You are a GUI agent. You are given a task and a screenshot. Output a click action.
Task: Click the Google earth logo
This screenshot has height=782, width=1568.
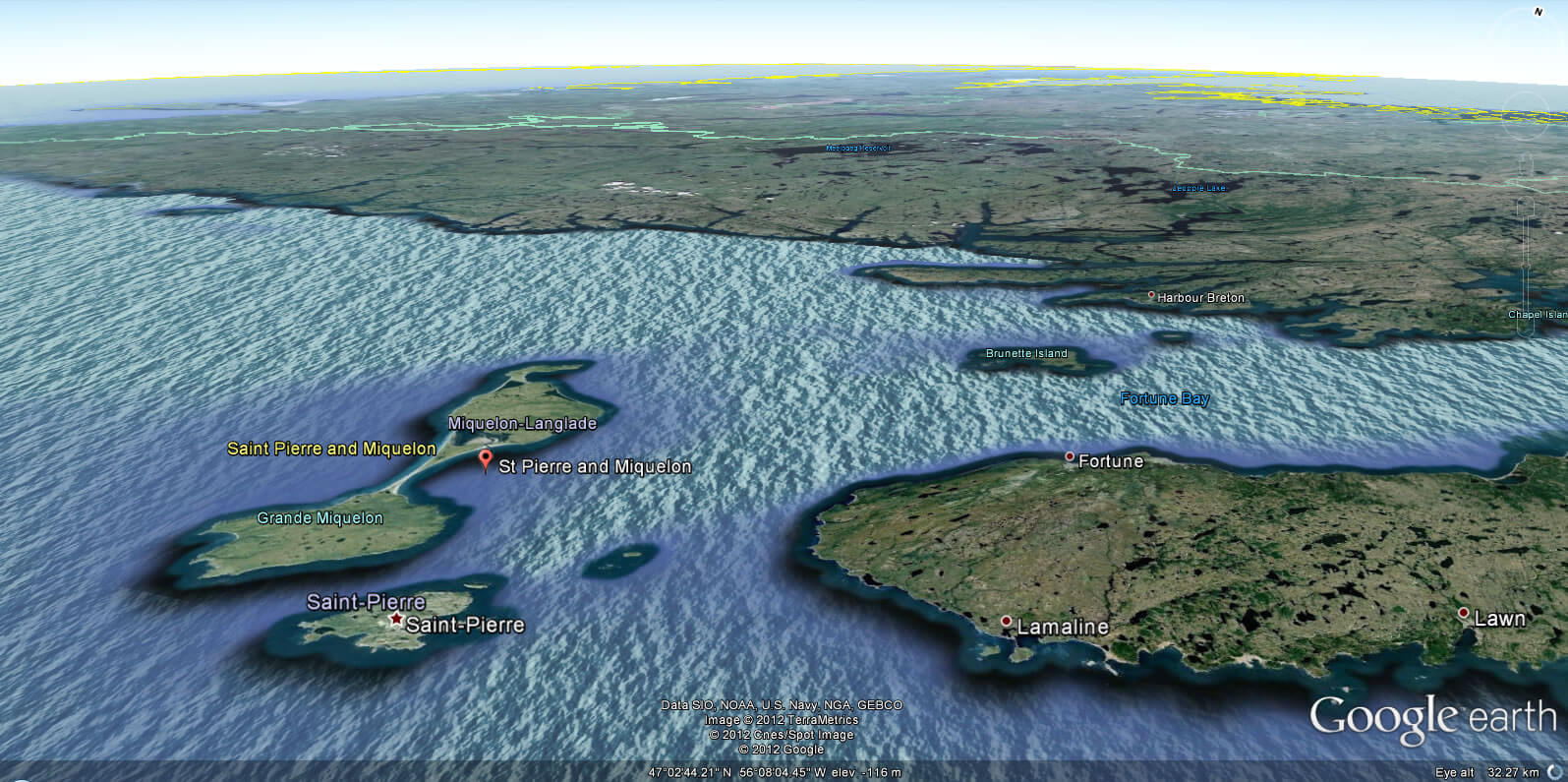1434,716
